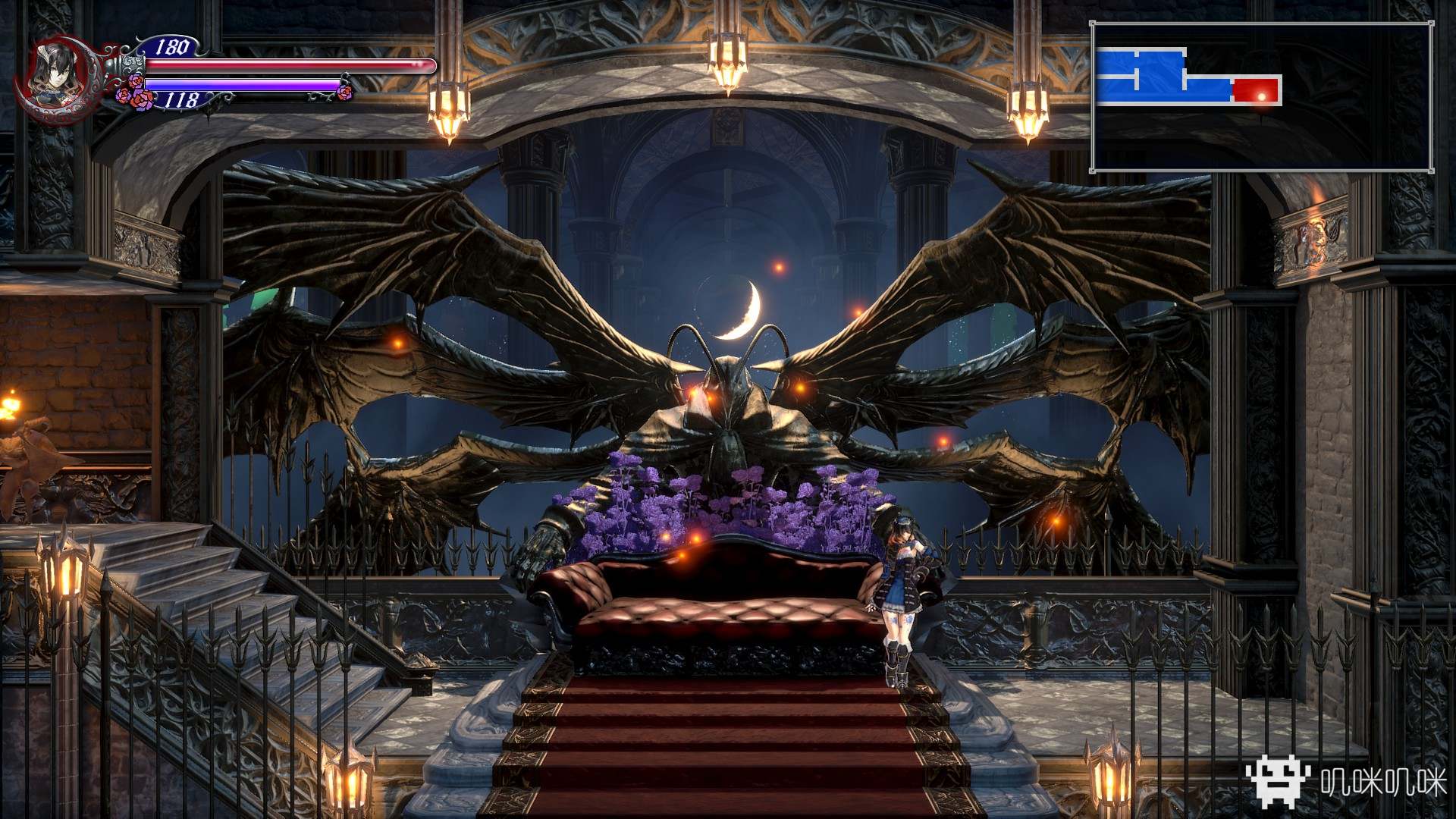Image resolution: width=1456 pixels, height=819 pixels.
Task: Open the castle minimap
Action: tap(1262, 97)
